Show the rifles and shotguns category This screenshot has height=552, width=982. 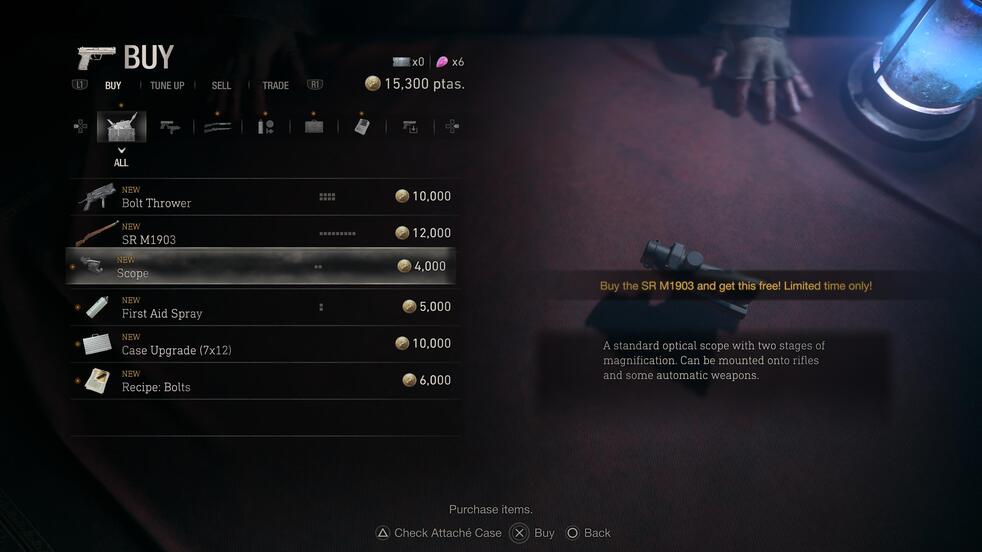pos(218,127)
